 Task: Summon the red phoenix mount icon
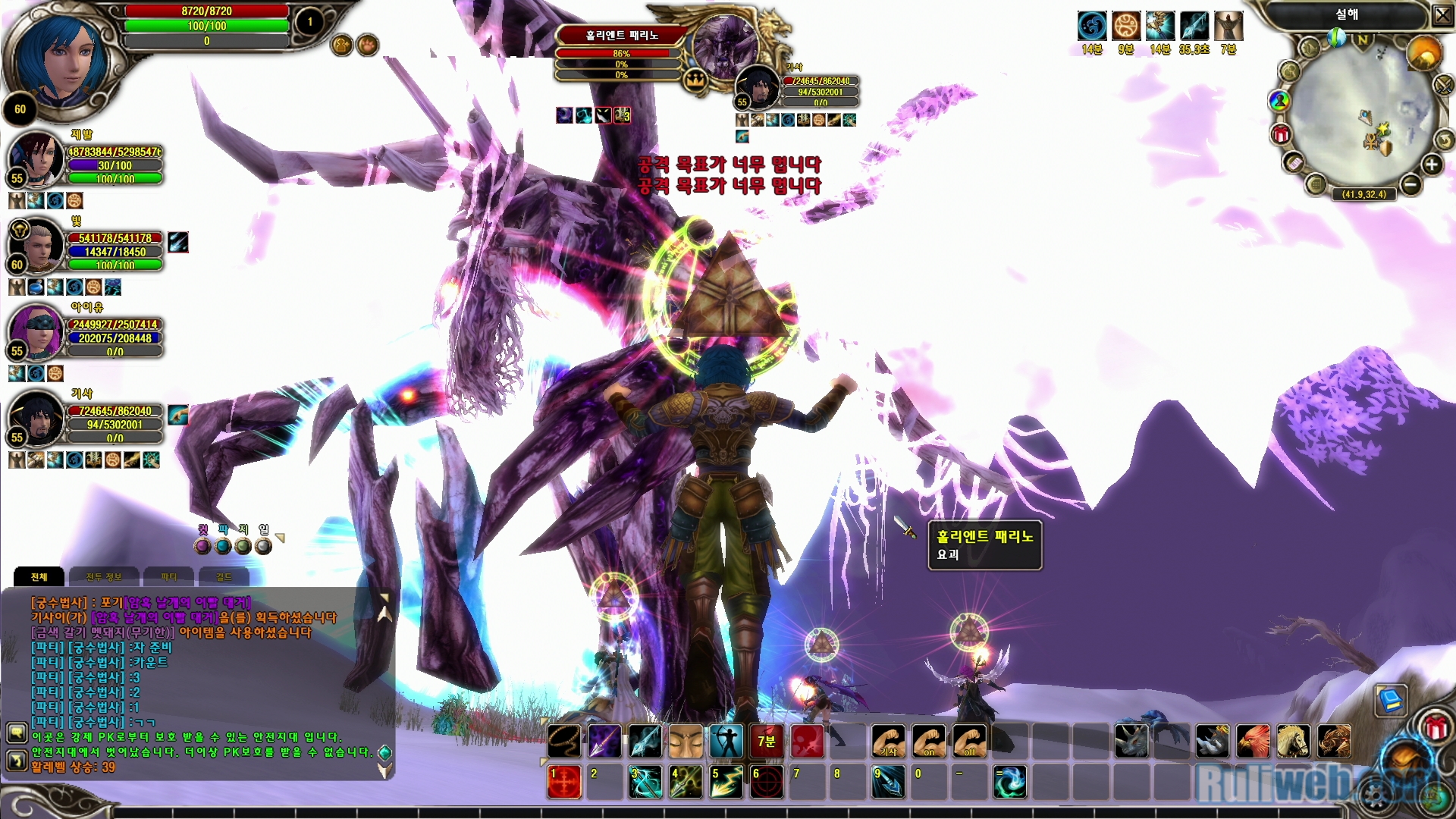1253,741
